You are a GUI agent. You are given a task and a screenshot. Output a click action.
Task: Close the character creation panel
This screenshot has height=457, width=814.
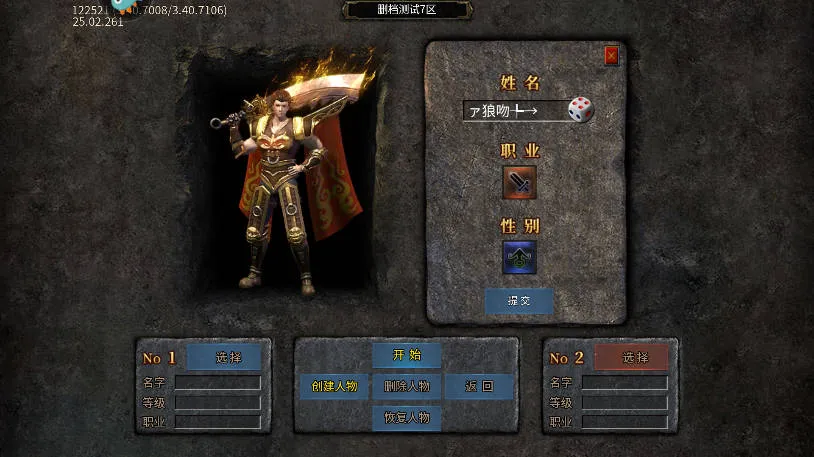(611, 56)
